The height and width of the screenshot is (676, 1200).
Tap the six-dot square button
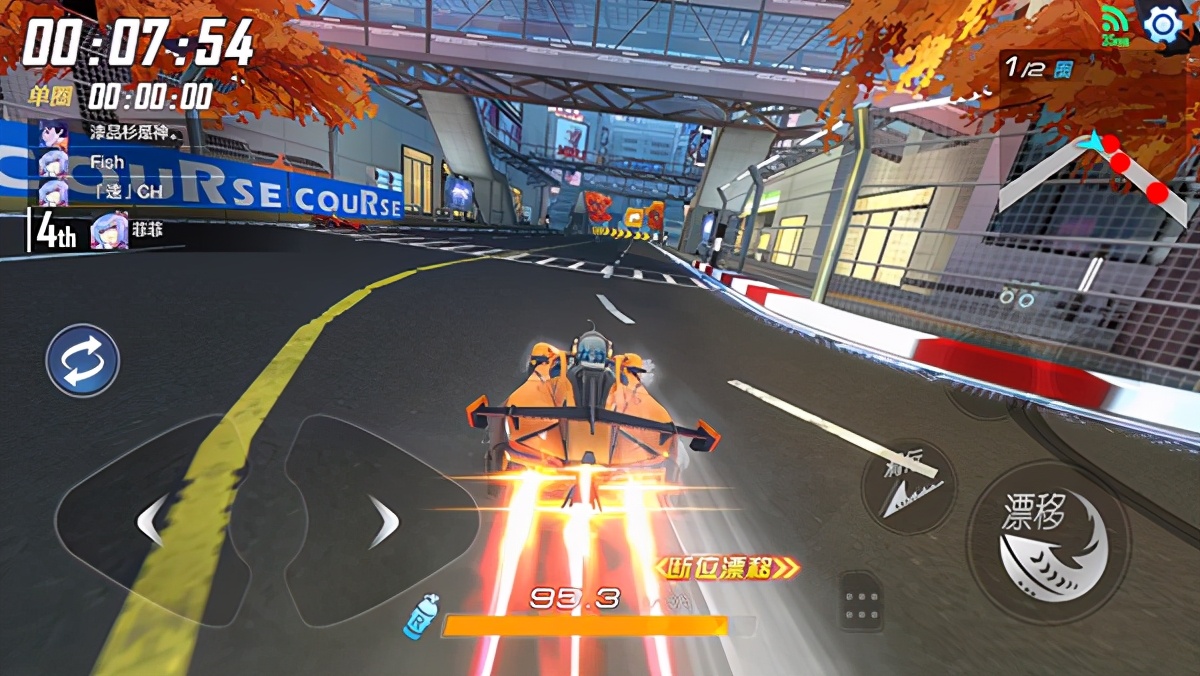coord(860,602)
